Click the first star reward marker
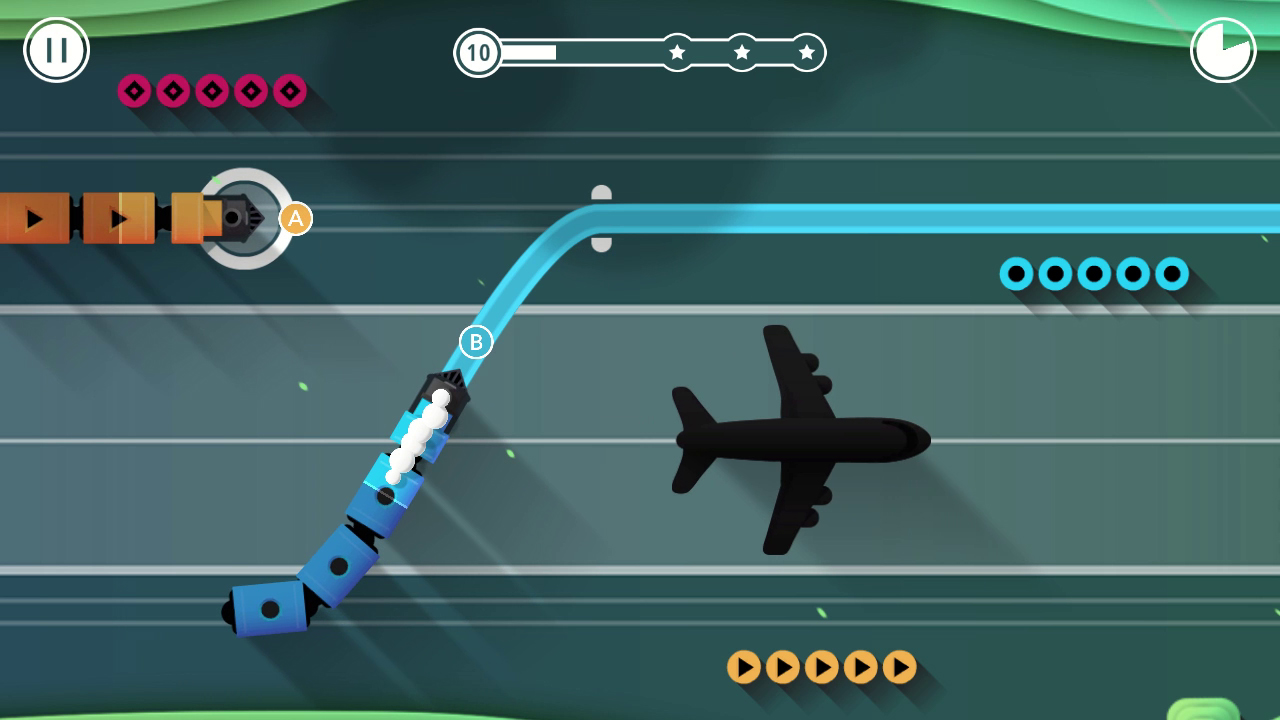 (x=677, y=52)
